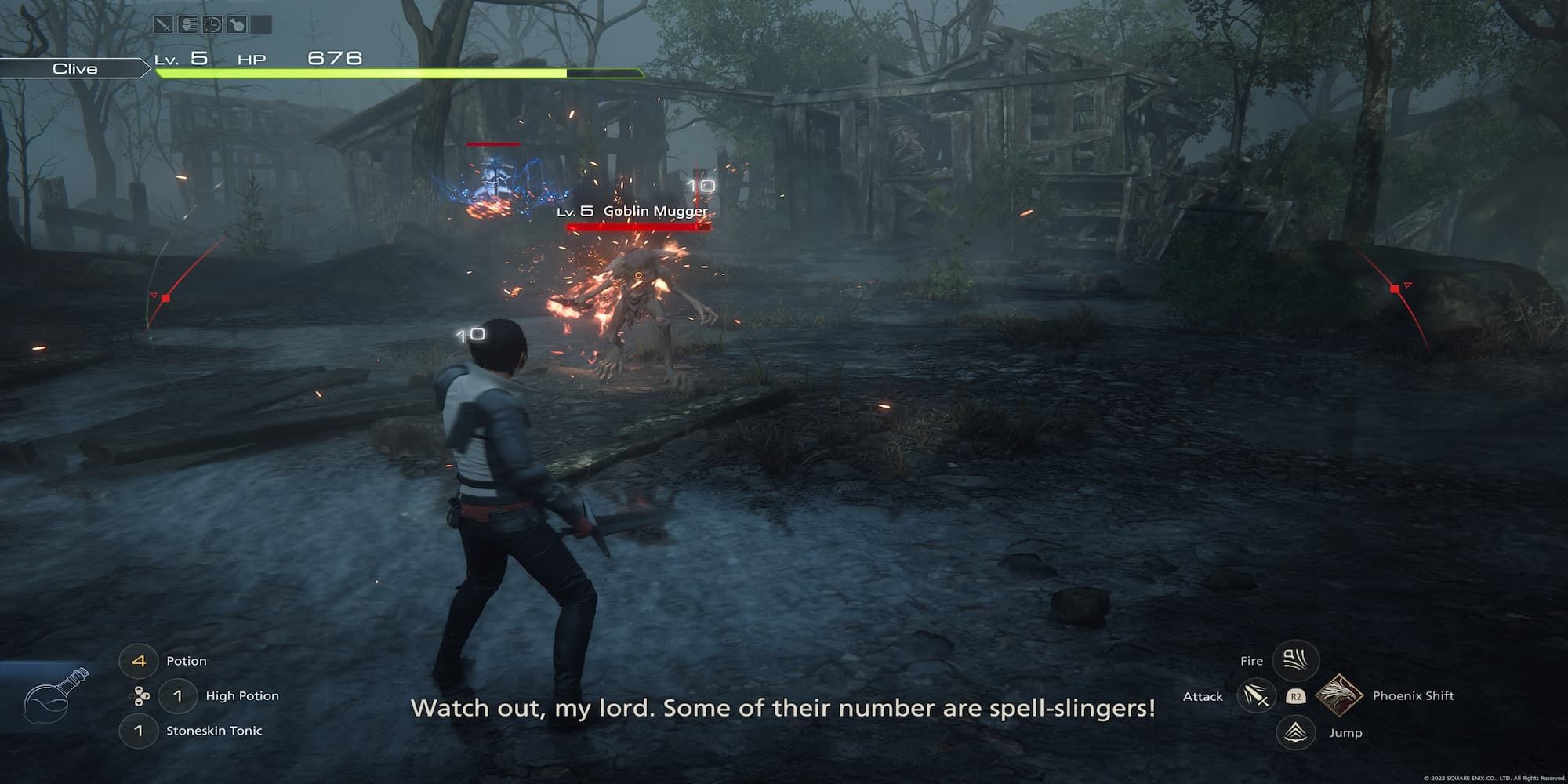Click Clive's green HP bar

(x=353, y=71)
